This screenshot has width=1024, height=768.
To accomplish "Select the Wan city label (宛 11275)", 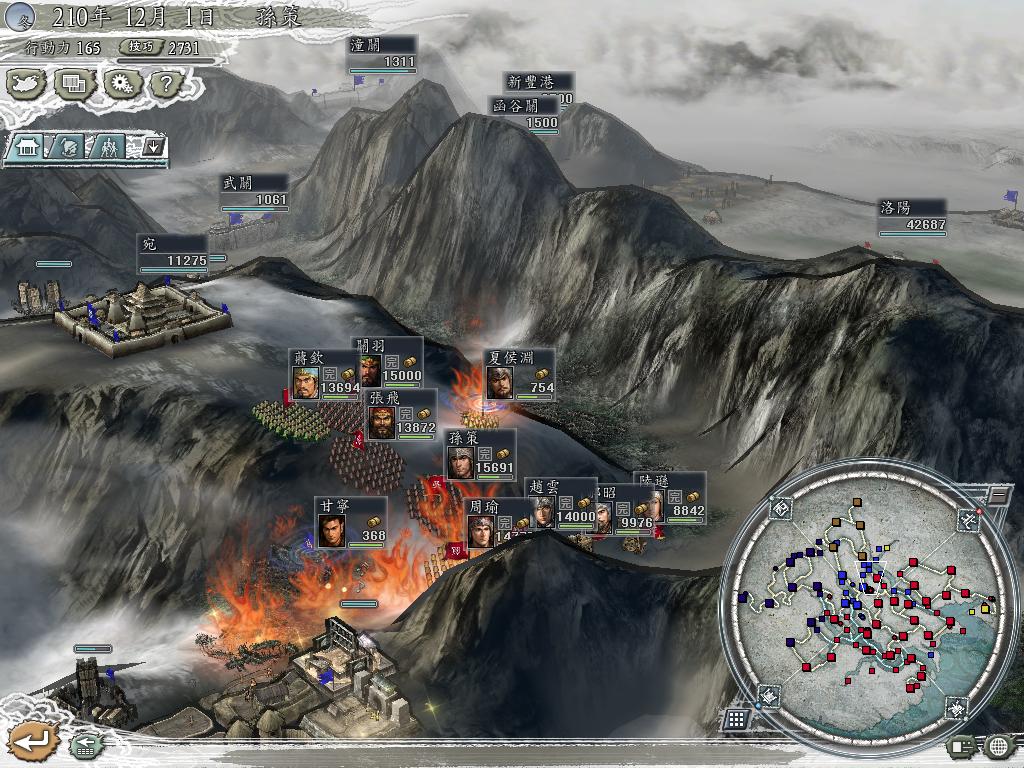I will (173, 253).
